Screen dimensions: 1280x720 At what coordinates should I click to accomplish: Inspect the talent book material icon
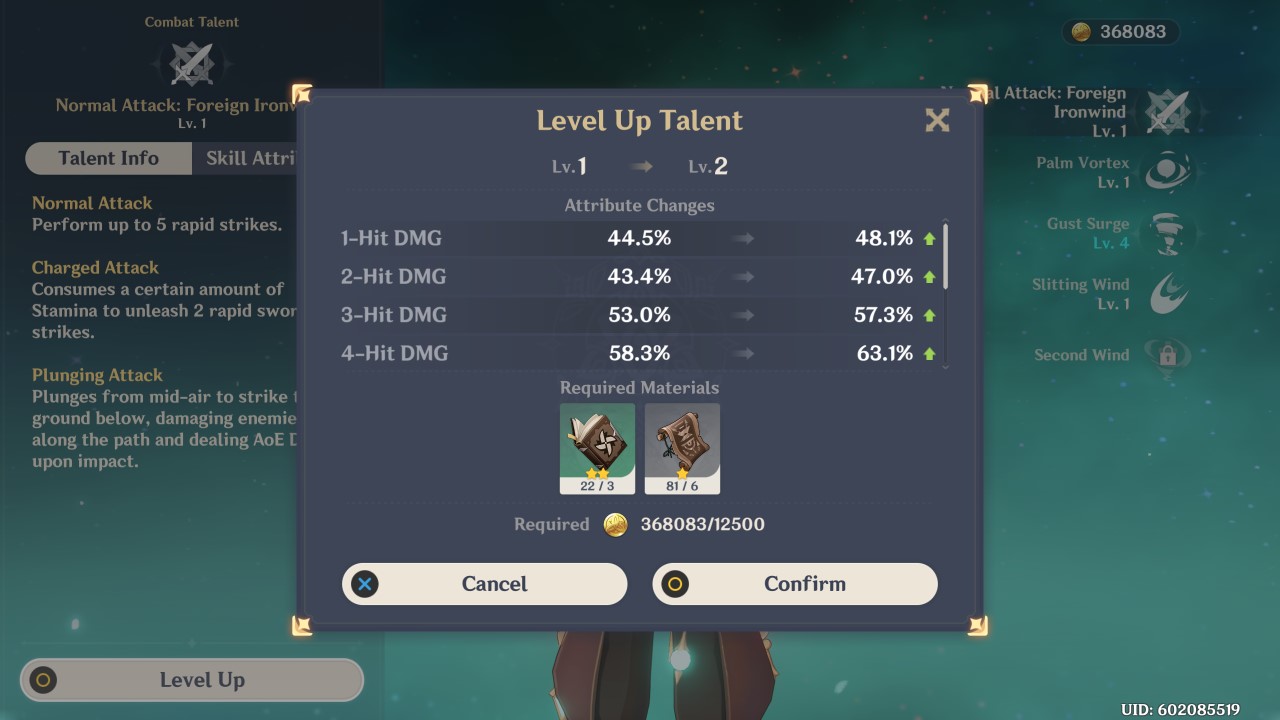(595, 442)
